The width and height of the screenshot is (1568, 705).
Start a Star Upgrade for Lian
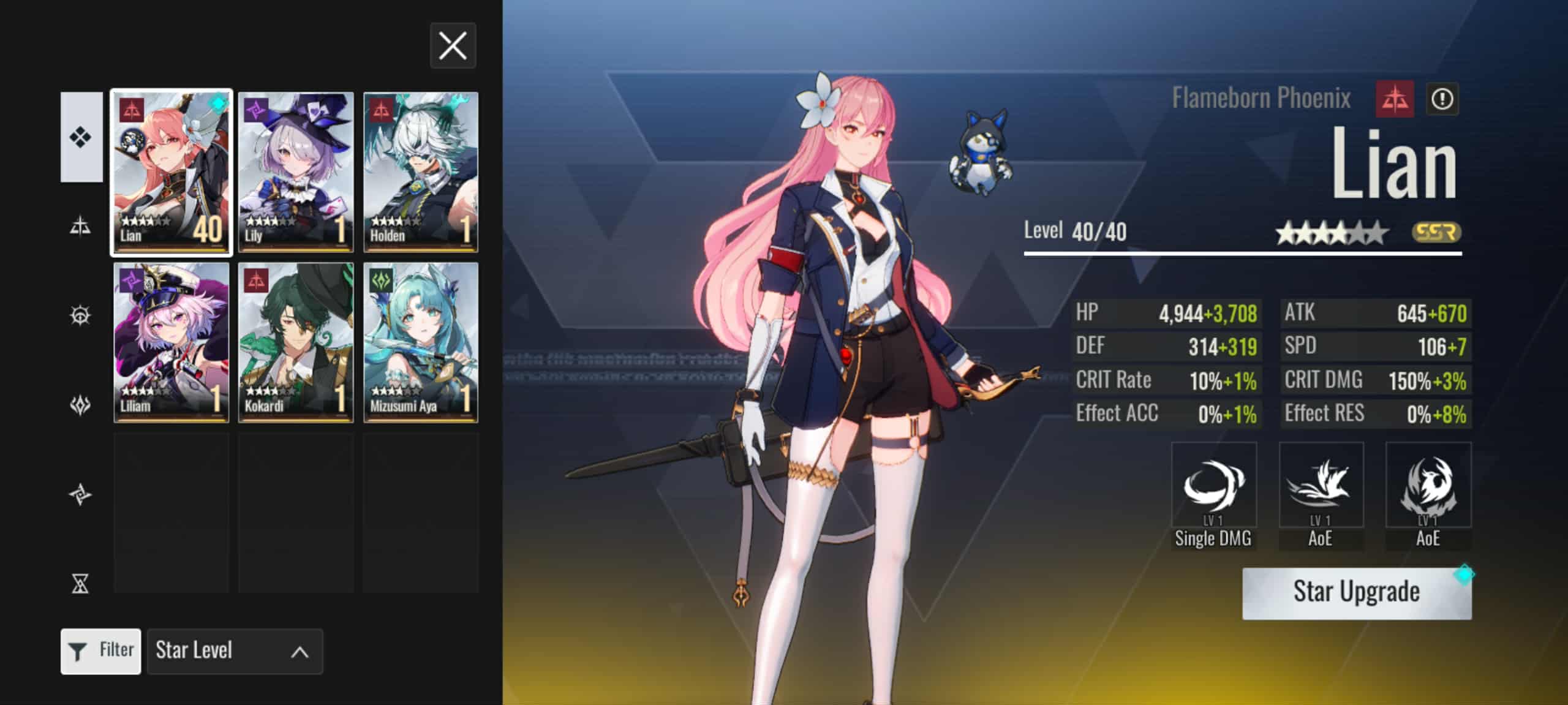point(1356,592)
